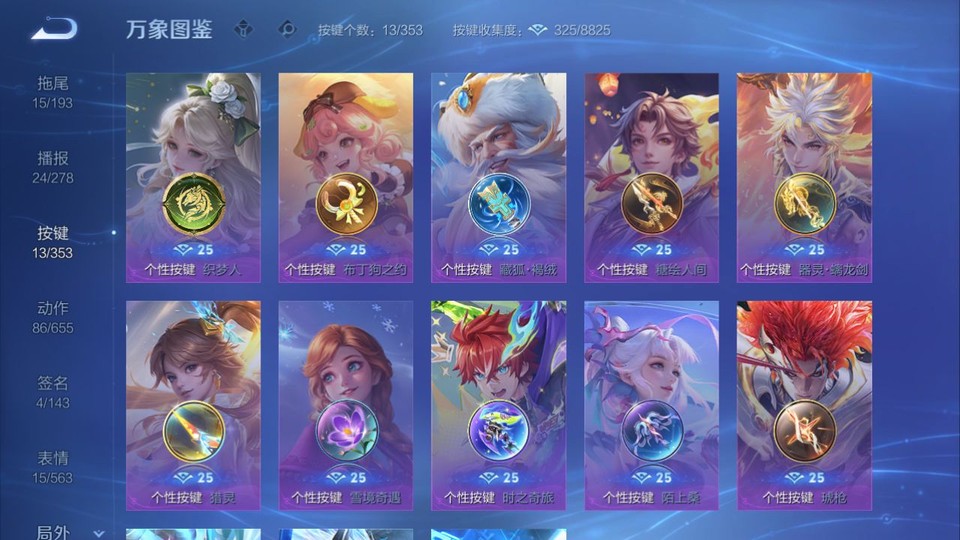Open the 拖尾 category tab

pos(53,91)
